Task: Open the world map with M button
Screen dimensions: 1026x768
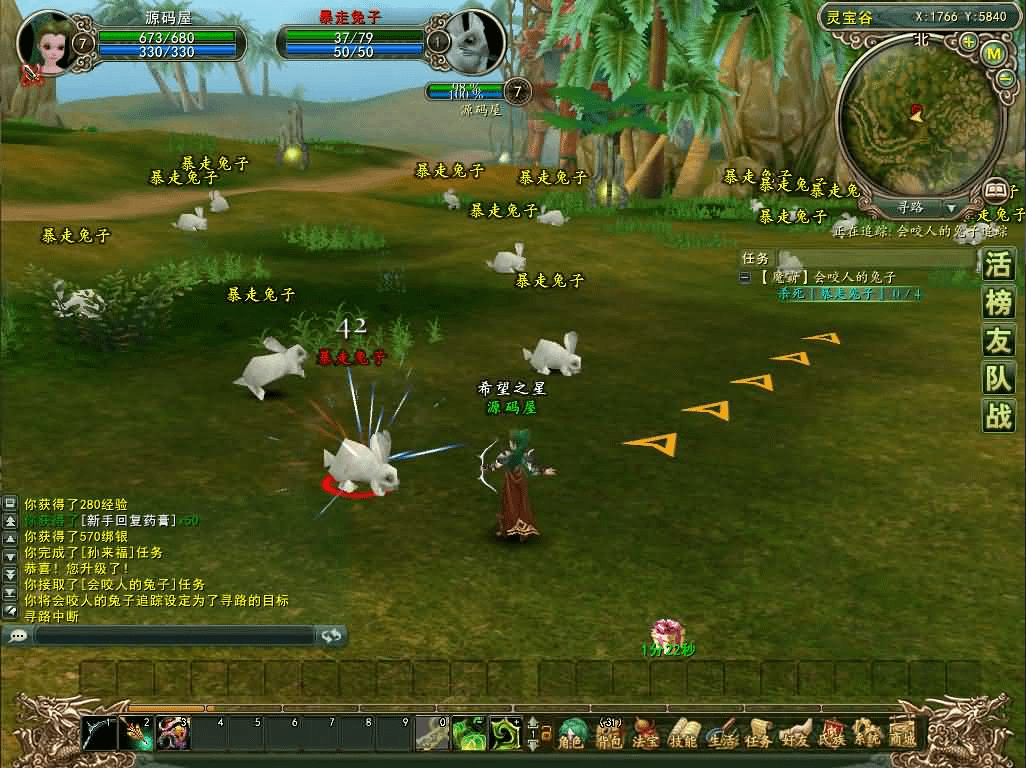Action: tap(993, 52)
